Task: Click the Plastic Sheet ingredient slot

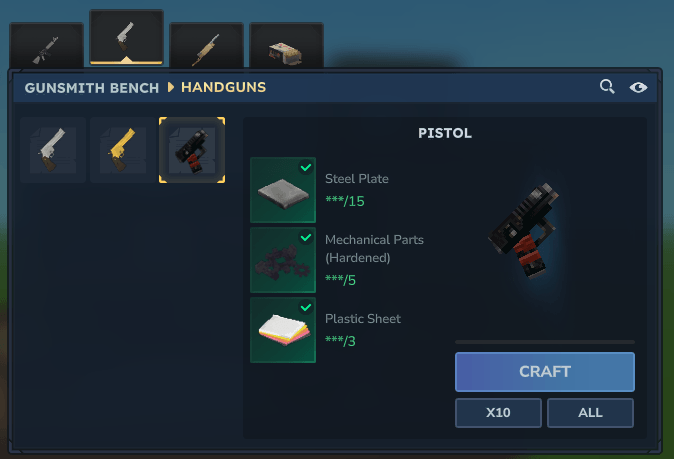Action: pyautogui.click(x=282, y=329)
